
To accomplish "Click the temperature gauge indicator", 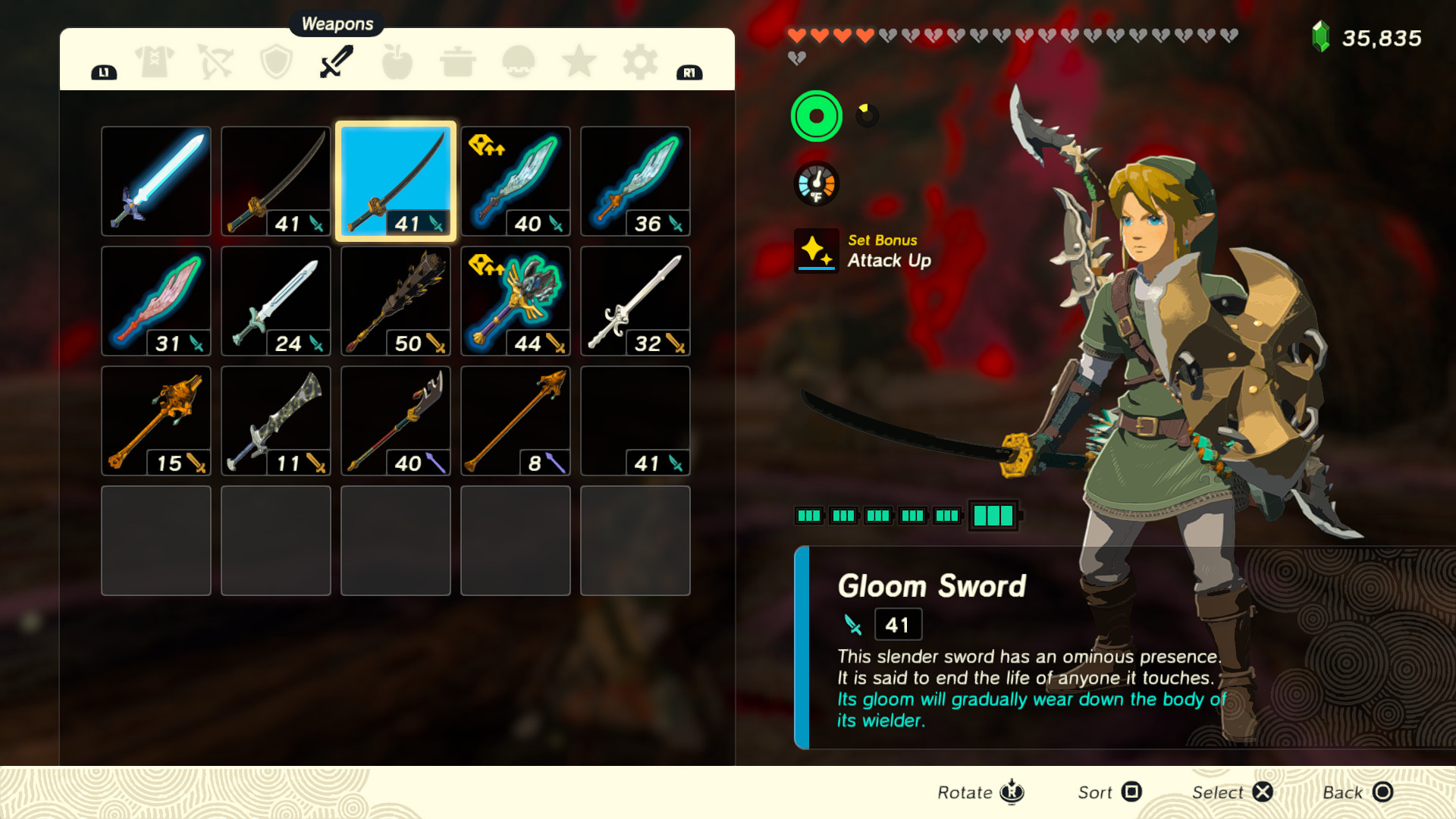I will pos(816,183).
